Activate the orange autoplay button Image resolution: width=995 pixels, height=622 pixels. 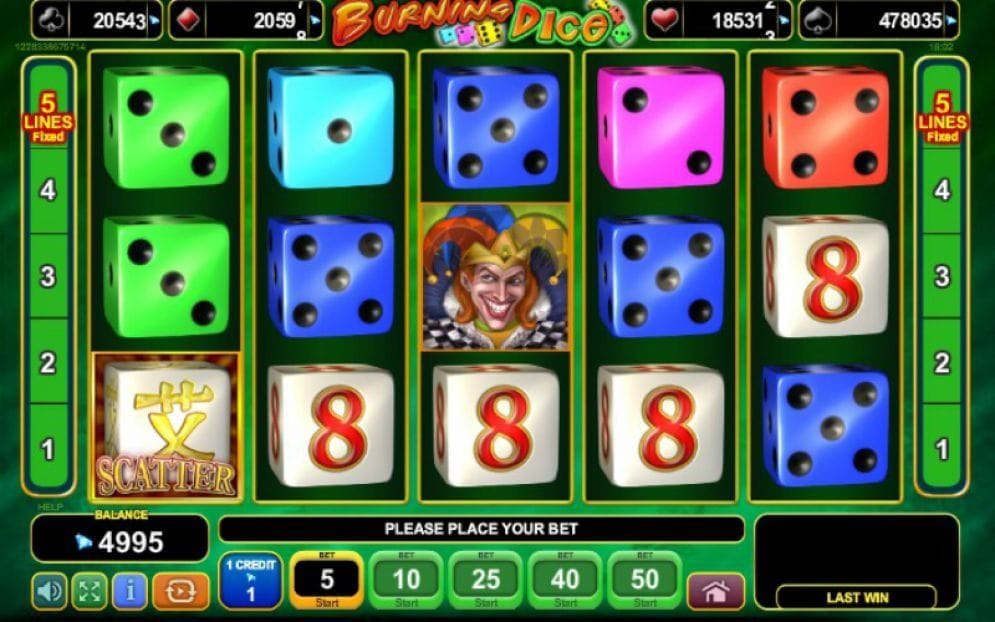click(x=181, y=591)
